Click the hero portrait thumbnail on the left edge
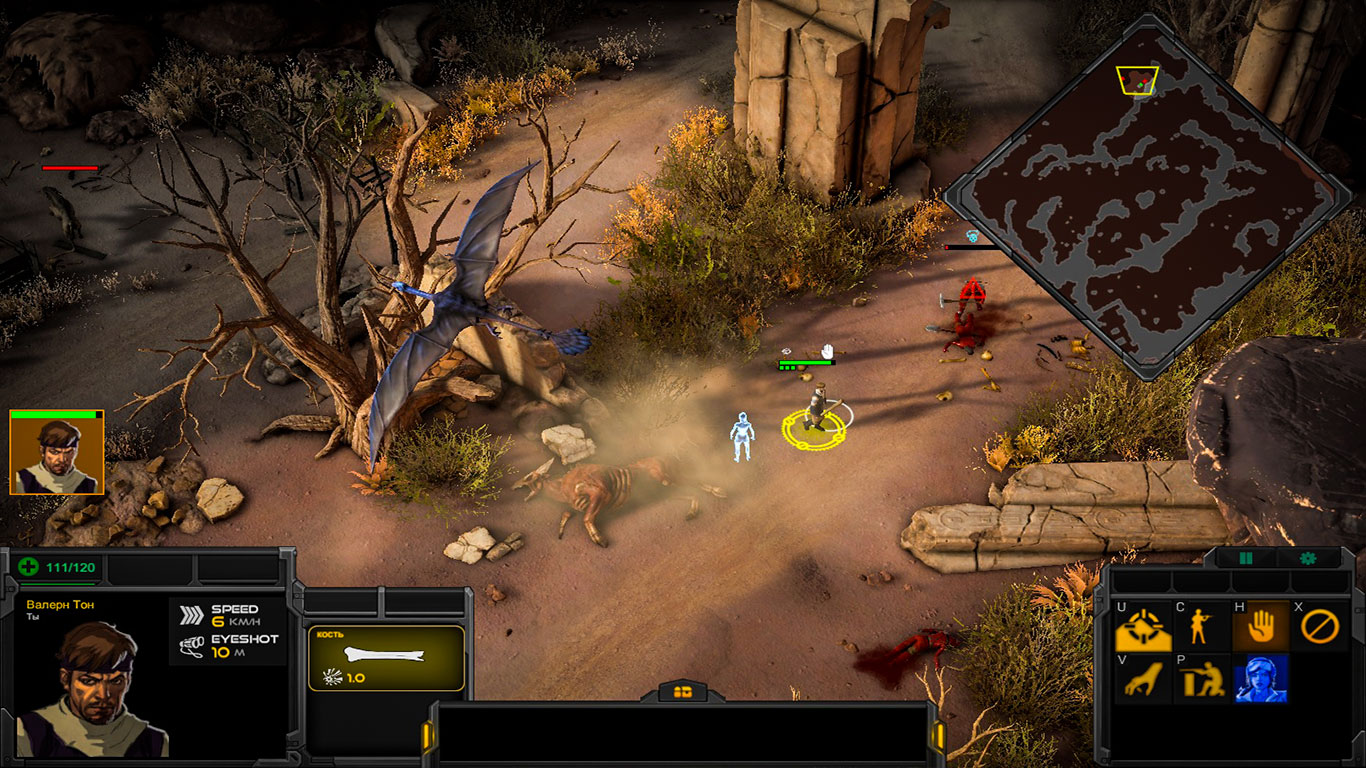The image size is (1366, 768). [56, 455]
